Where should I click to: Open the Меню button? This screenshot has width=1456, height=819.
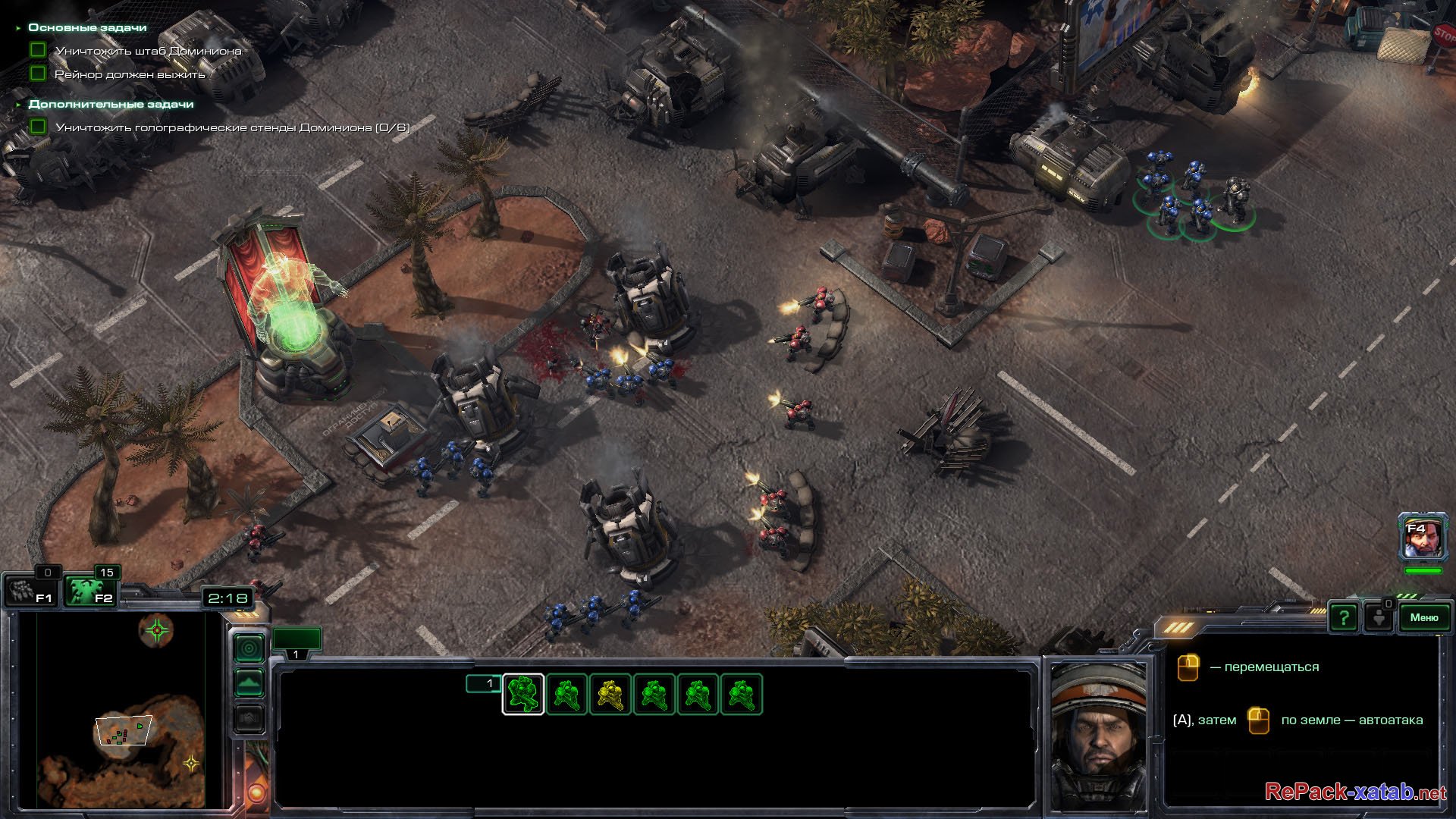(1423, 617)
